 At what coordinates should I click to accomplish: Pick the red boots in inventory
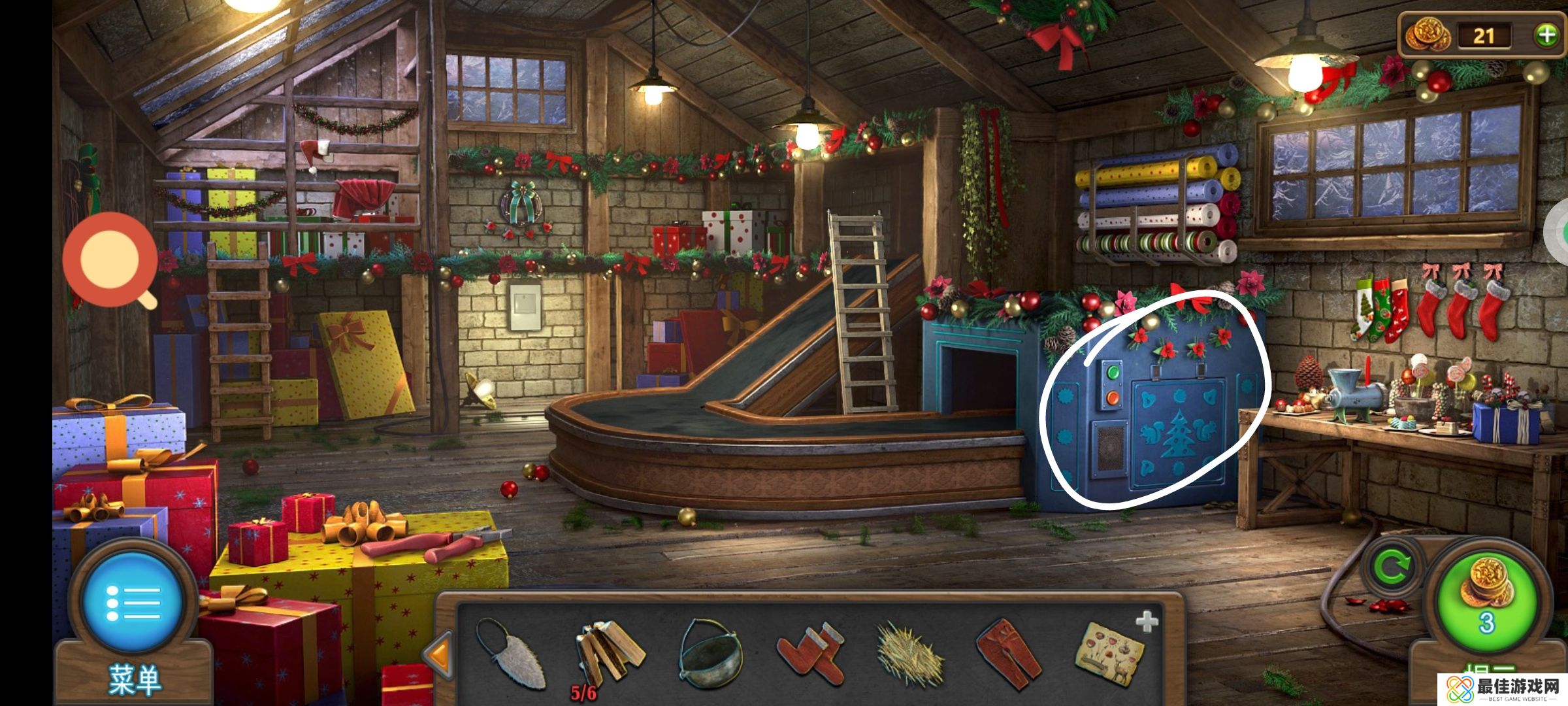point(810,652)
